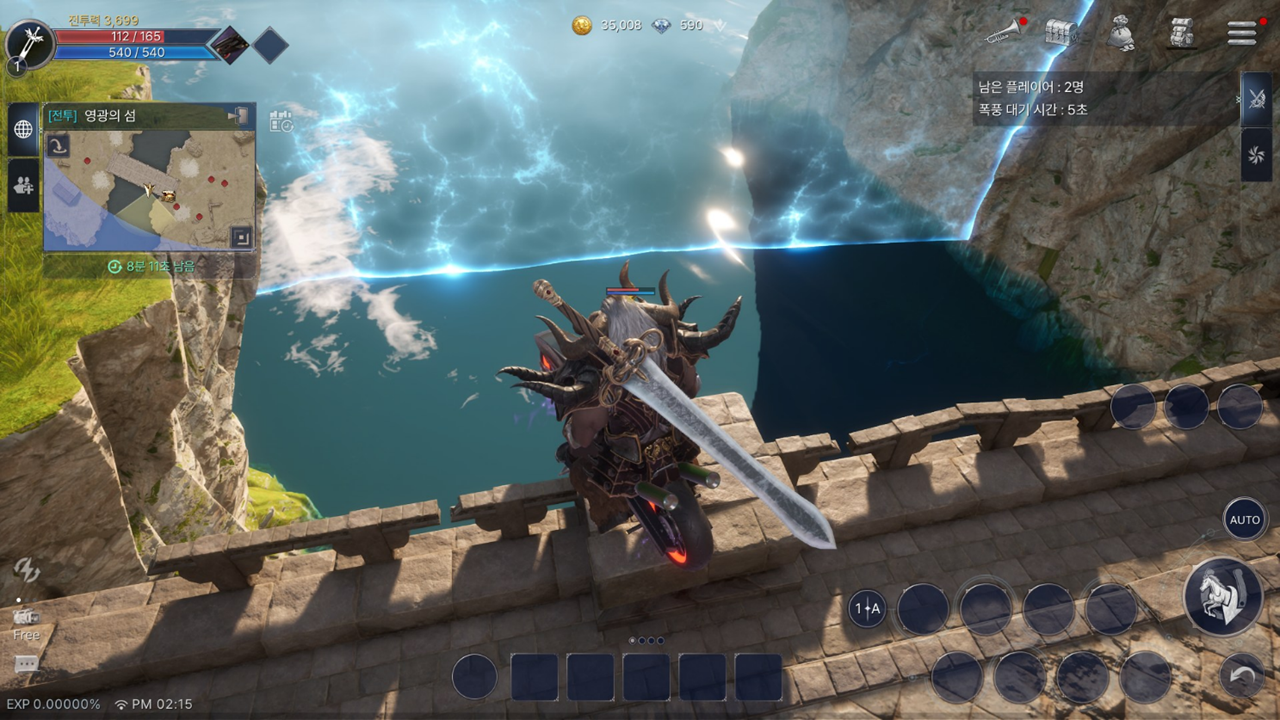
Task: Select the pinwheel side tab
Action: (1256, 153)
